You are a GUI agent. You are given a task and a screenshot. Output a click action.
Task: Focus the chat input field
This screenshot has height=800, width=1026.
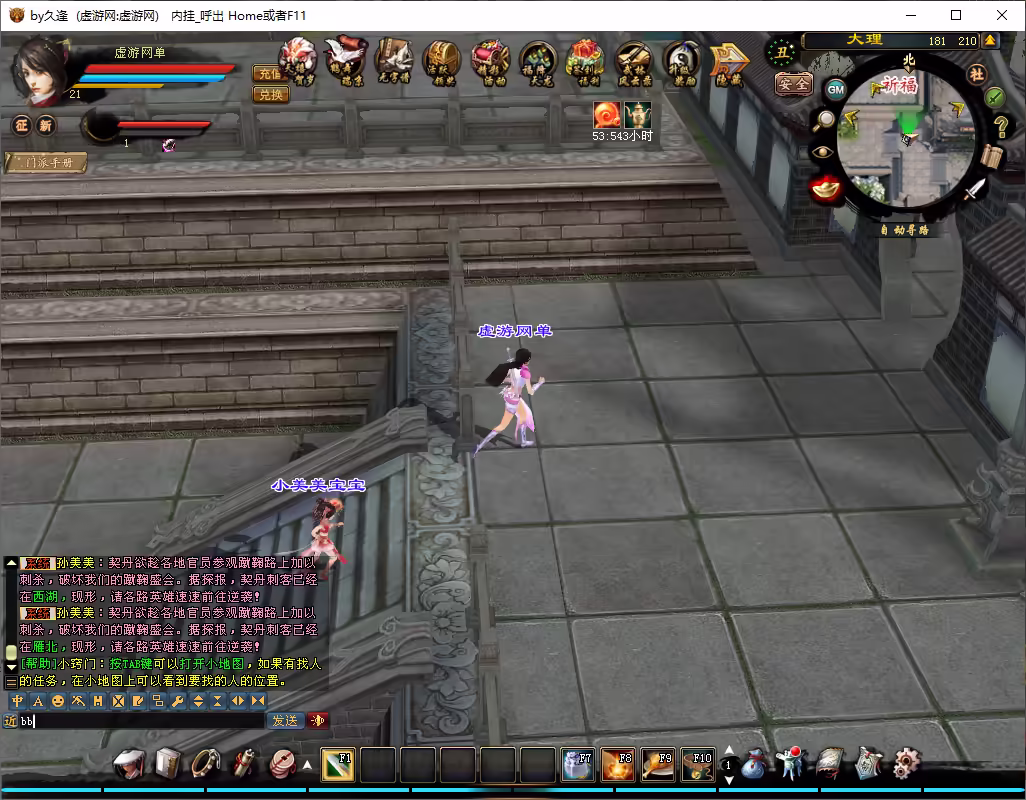tap(140, 720)
